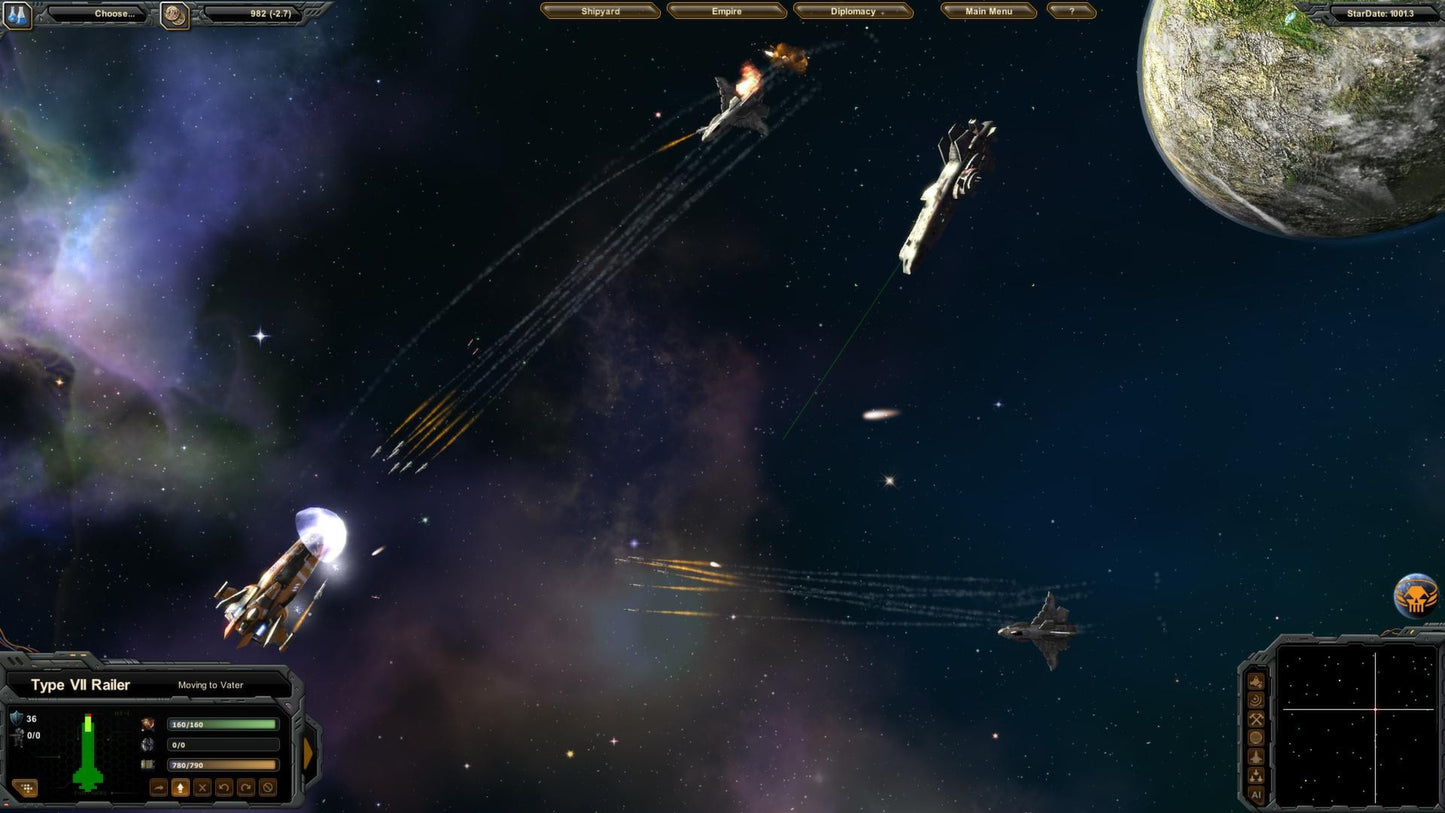
Task: Click the green 160/160 health bar
Action: [220, 725]
